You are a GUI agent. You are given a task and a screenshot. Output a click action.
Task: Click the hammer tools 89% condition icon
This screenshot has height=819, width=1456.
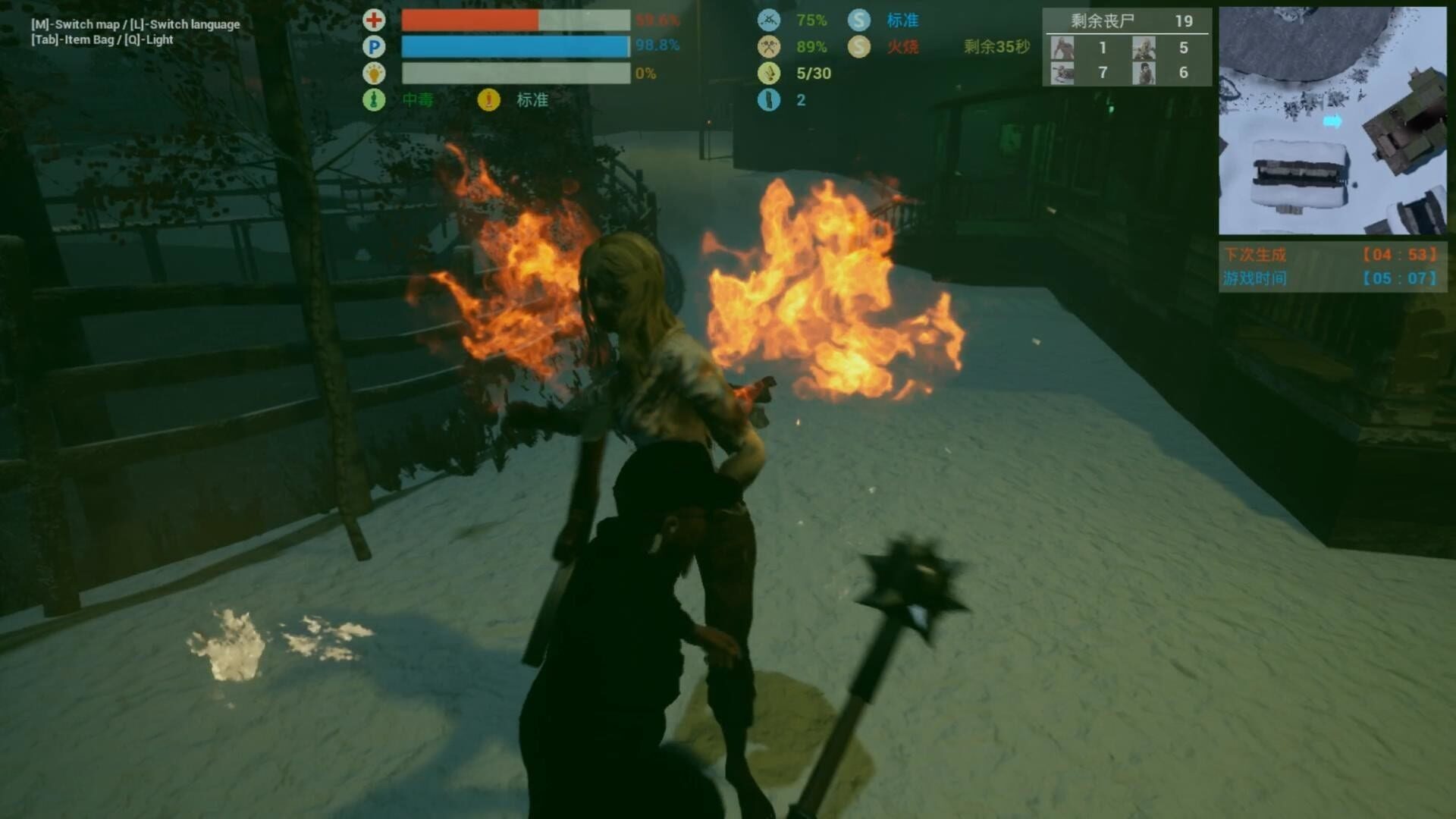(x=767, y=47)
